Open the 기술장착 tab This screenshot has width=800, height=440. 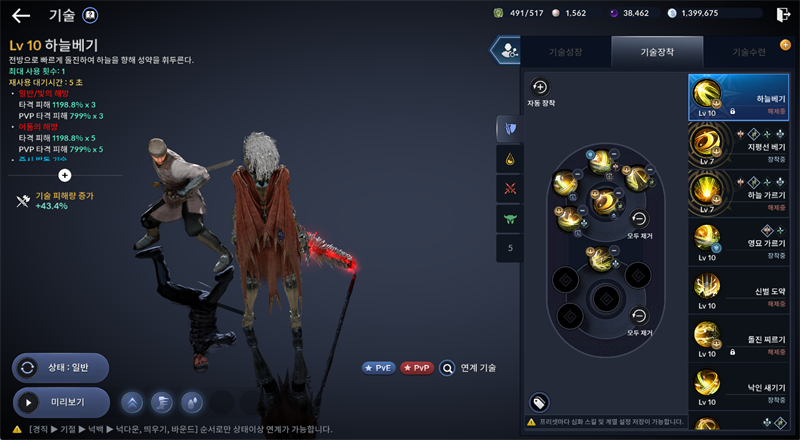(x=657, y=51)
